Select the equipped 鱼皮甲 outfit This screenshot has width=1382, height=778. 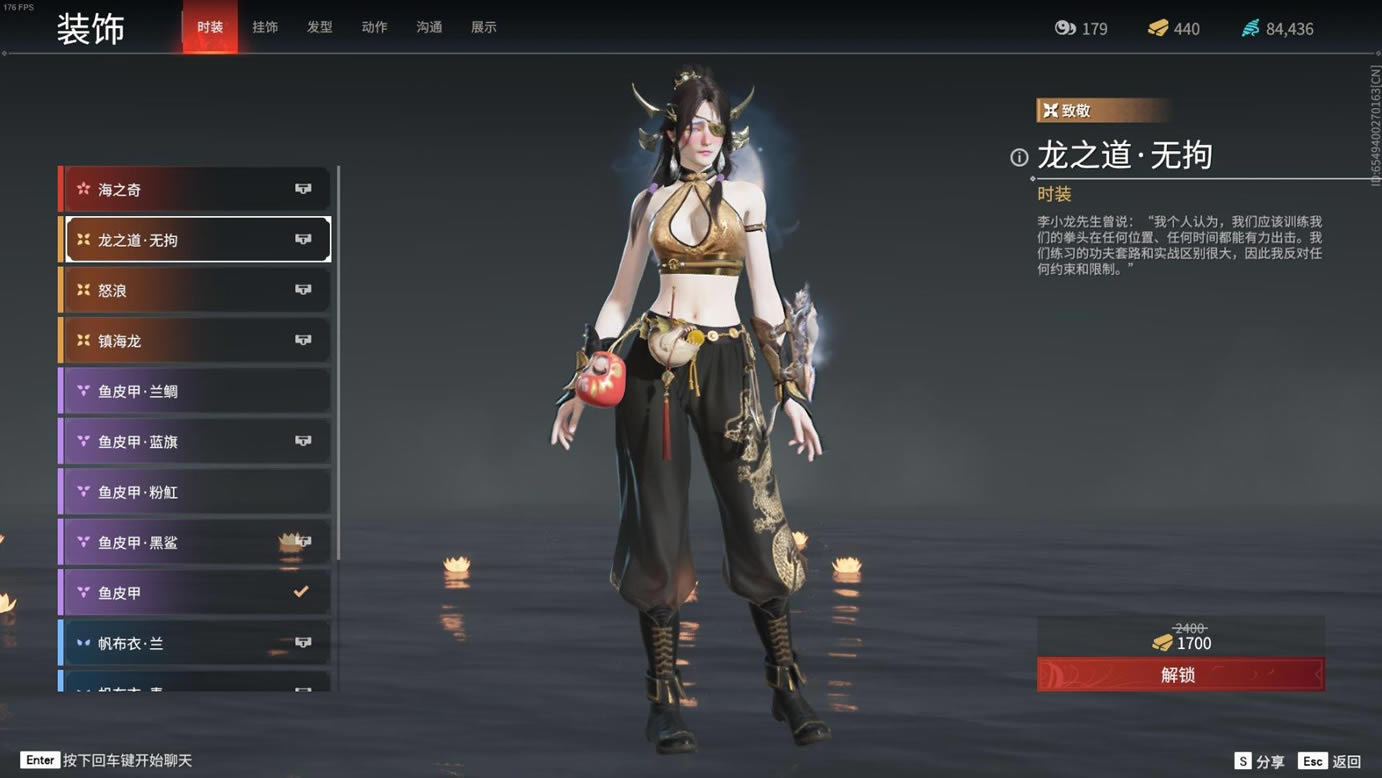pyautogui.click(x=197, y=593)
